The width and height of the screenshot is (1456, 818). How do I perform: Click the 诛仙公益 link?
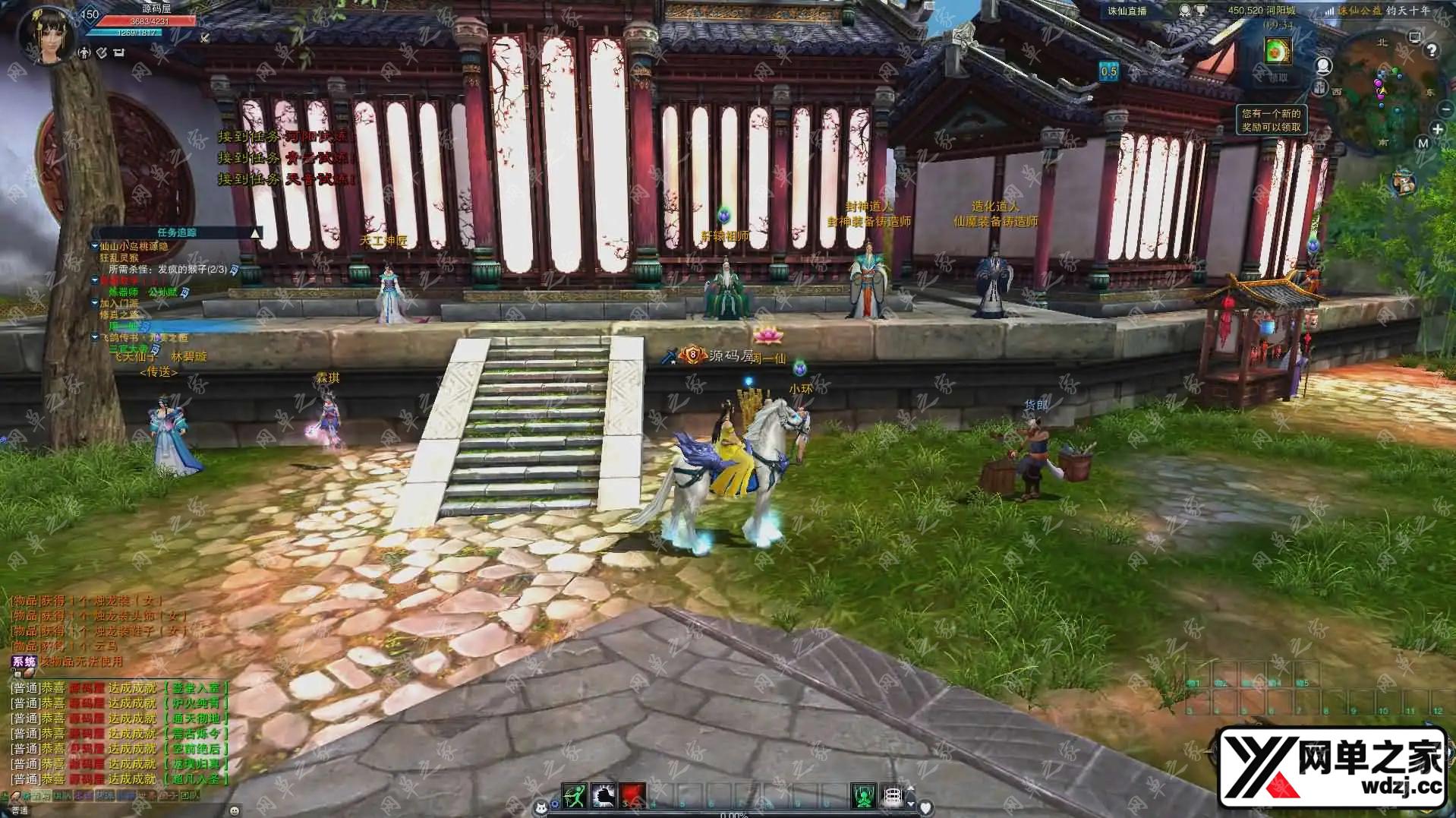pos(1360,11)
